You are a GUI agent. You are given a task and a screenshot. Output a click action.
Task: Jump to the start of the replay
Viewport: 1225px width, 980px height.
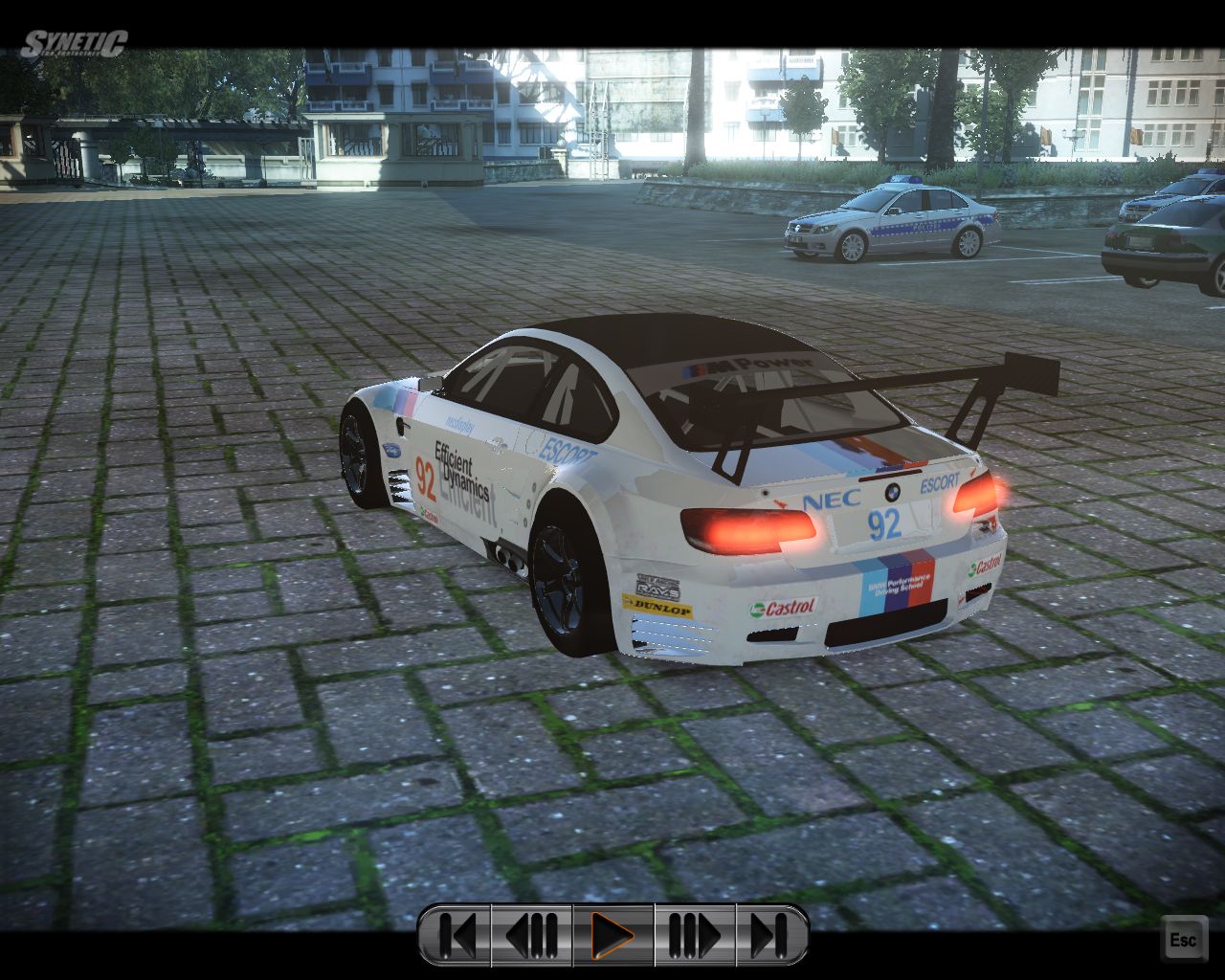(457, 935)
